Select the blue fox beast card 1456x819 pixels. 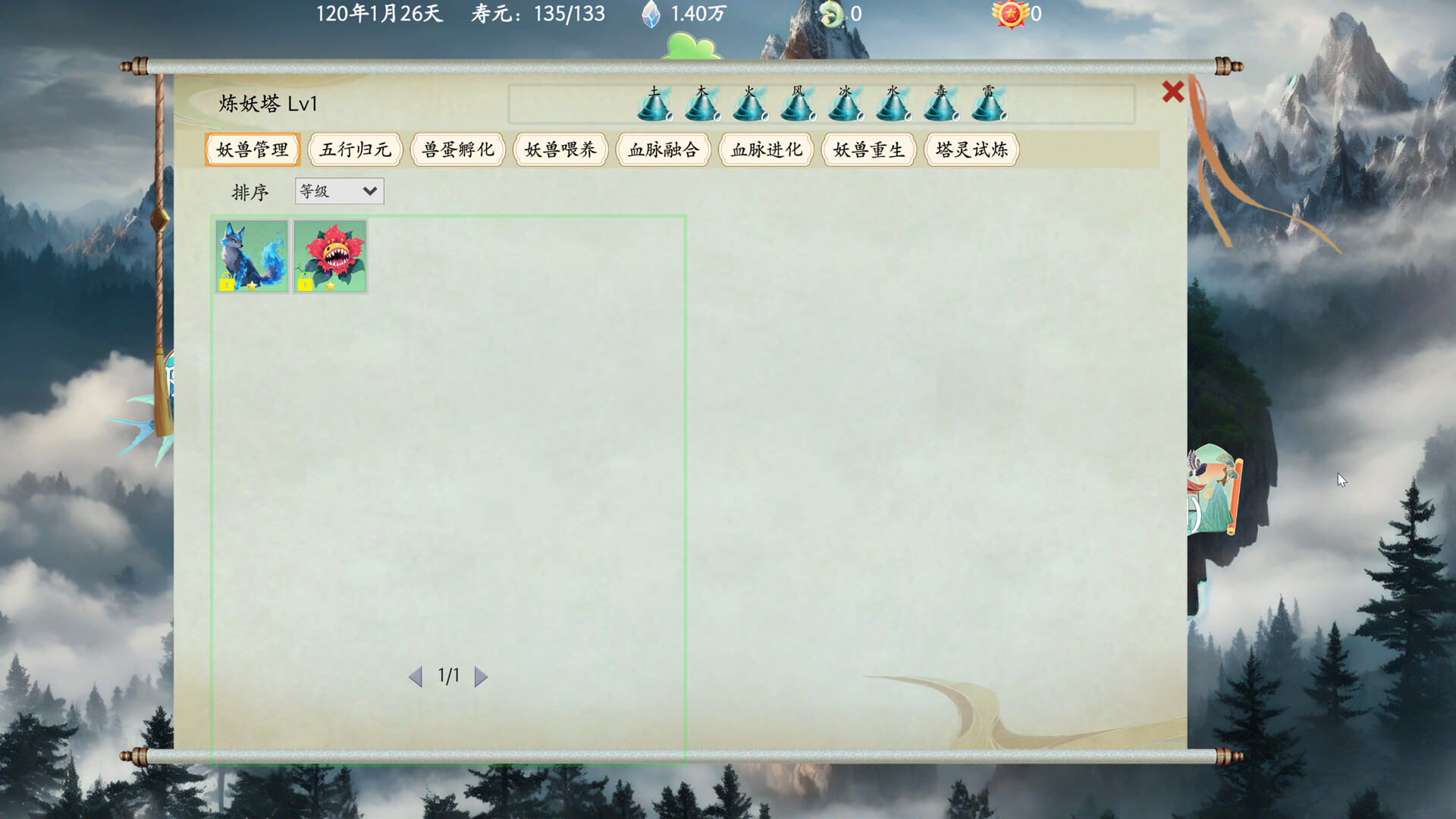(251, 255)
